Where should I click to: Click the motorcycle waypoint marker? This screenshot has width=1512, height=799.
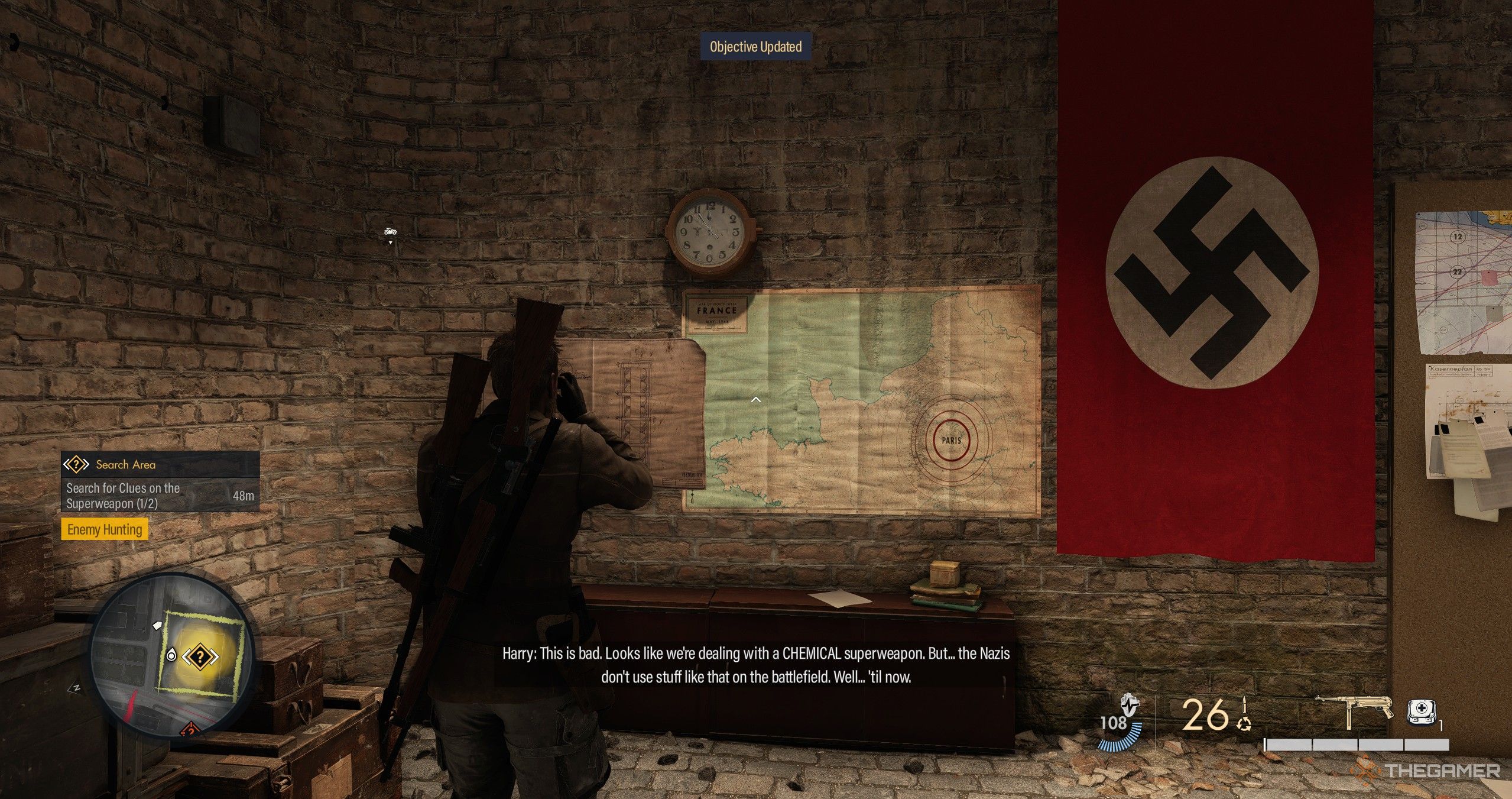390,231
